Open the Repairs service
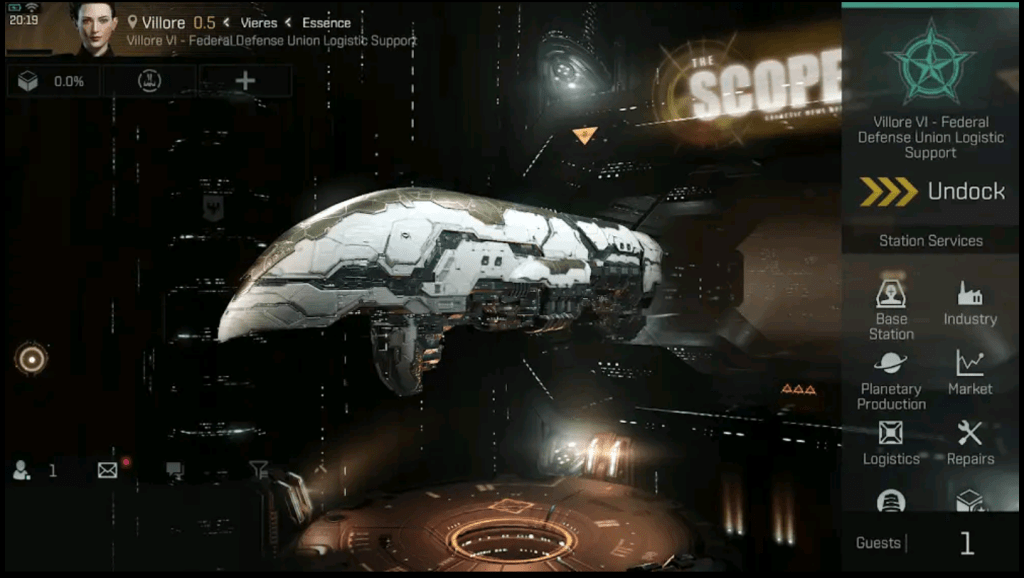Screen dimensions: 1024x578 coord(970,444)
